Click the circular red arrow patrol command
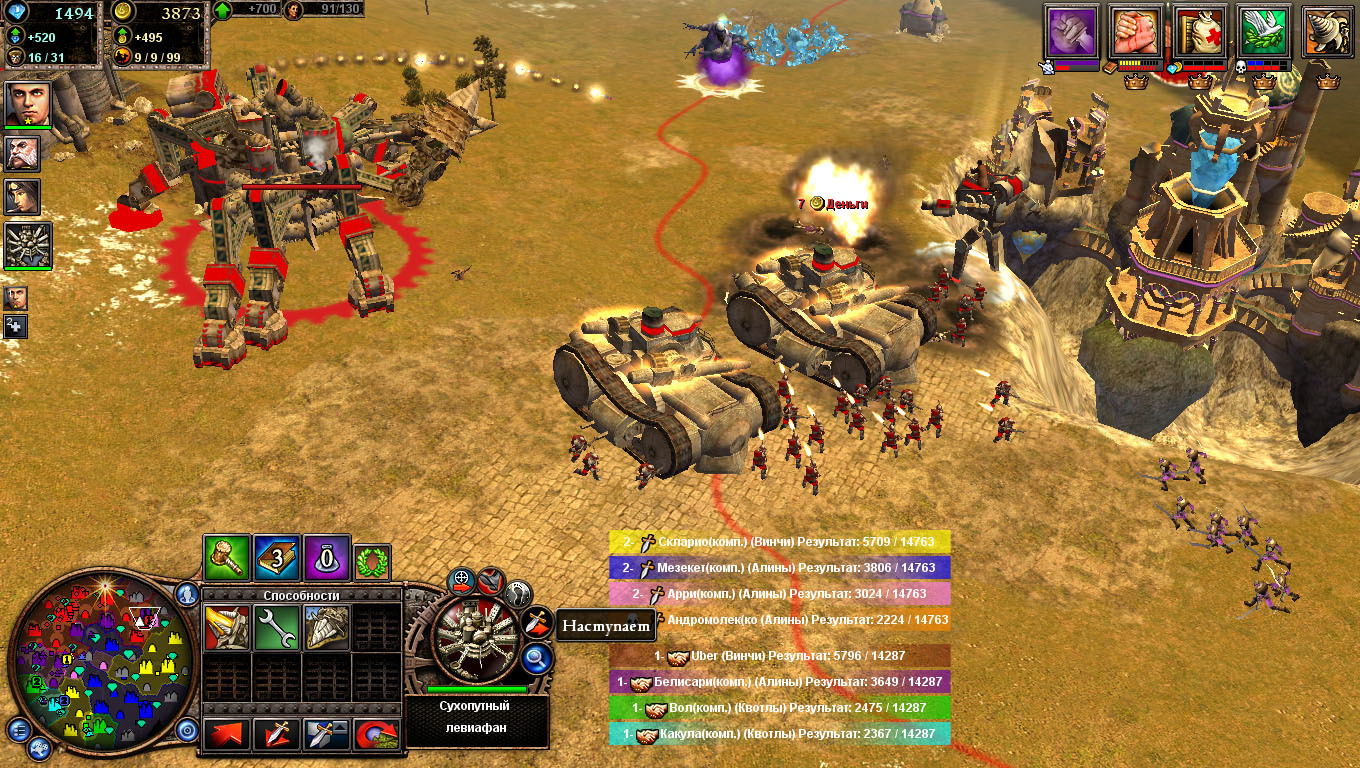 pos(376,735)
